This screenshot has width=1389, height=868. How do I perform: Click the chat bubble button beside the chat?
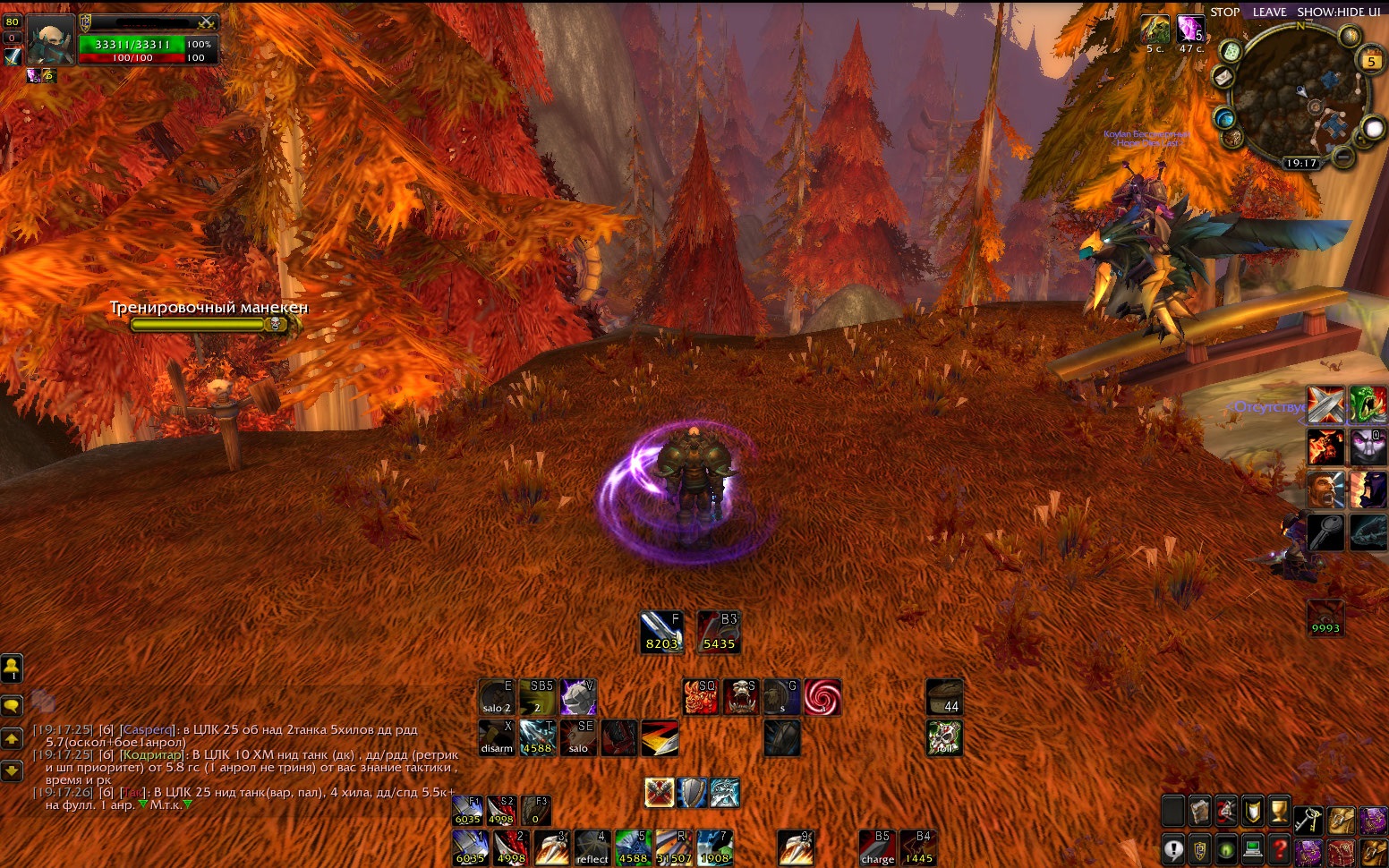[12, 705]
